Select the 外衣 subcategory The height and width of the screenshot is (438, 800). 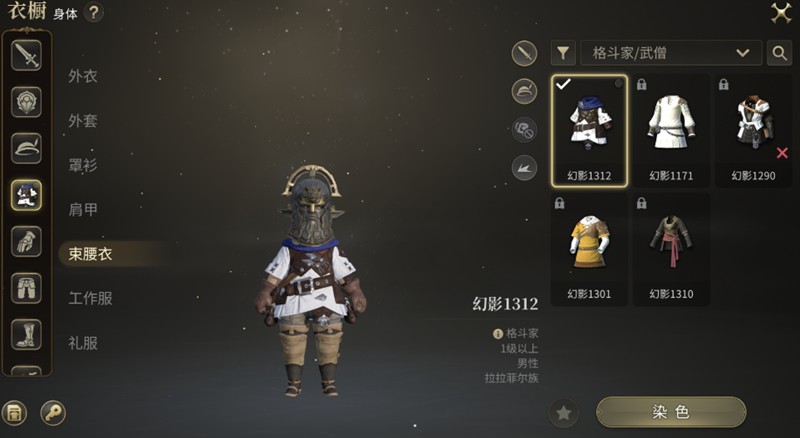tap(83, 76)
